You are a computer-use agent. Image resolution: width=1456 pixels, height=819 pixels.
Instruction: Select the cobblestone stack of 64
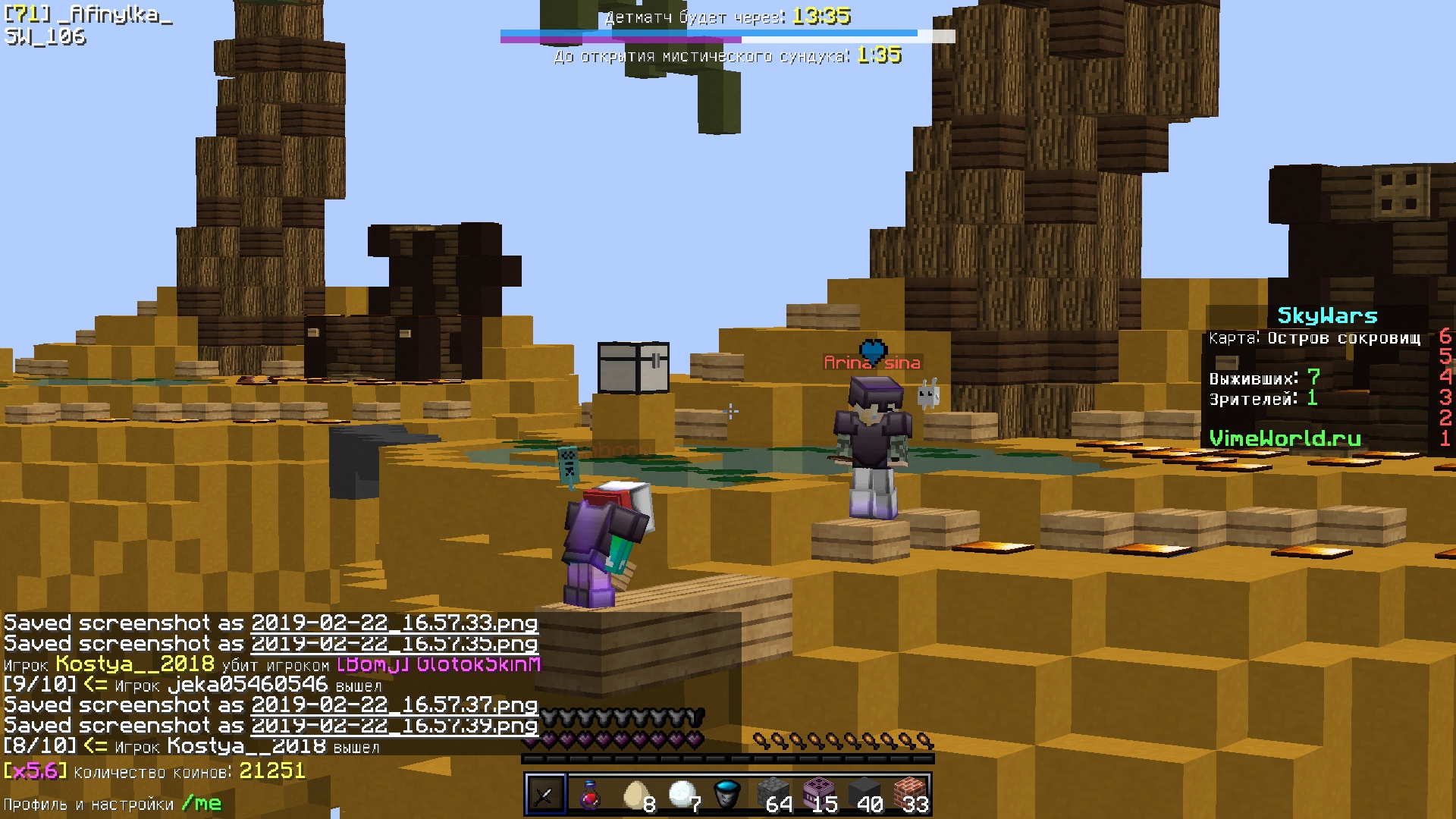pos(772,792)
